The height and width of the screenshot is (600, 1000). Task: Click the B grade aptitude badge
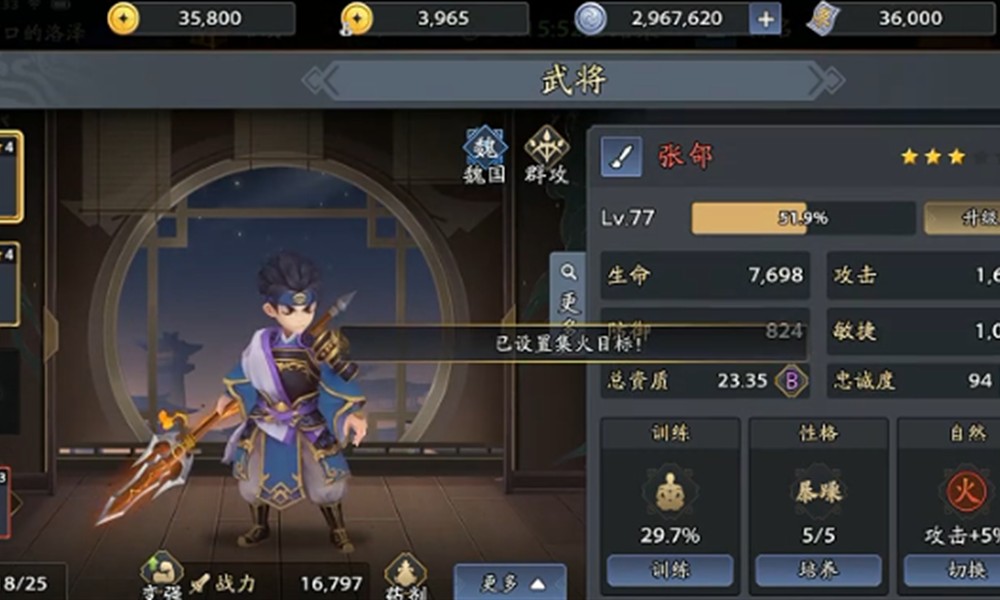point(792,380)
